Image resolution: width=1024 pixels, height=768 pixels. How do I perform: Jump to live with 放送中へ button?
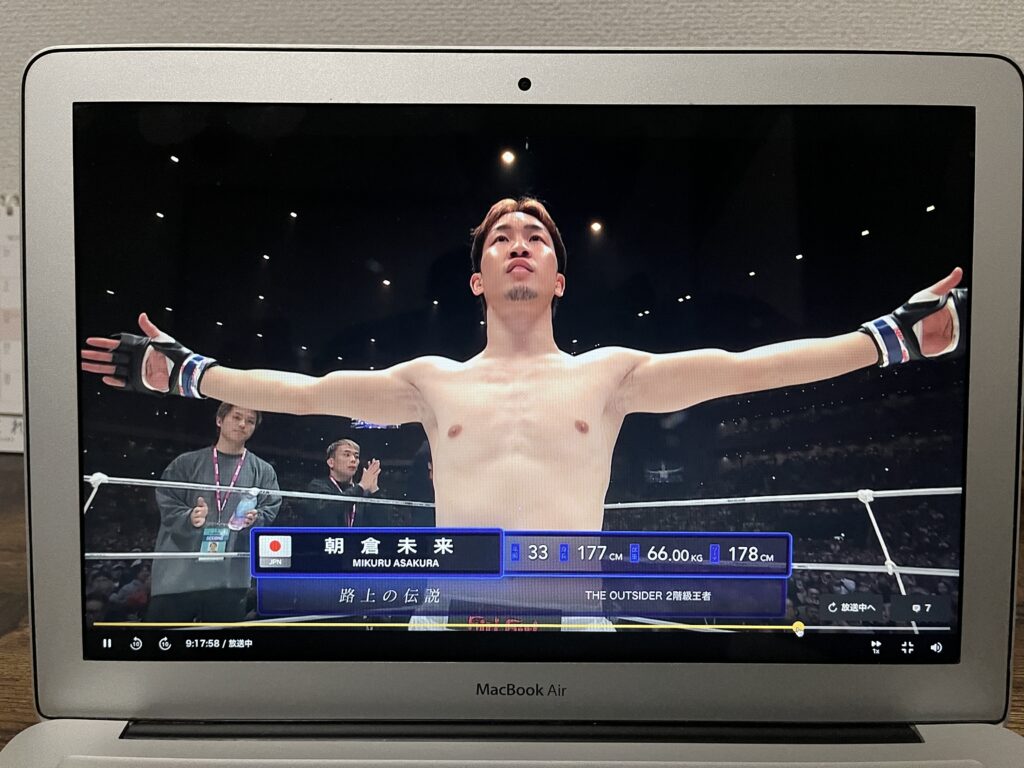tap(852, 608)
